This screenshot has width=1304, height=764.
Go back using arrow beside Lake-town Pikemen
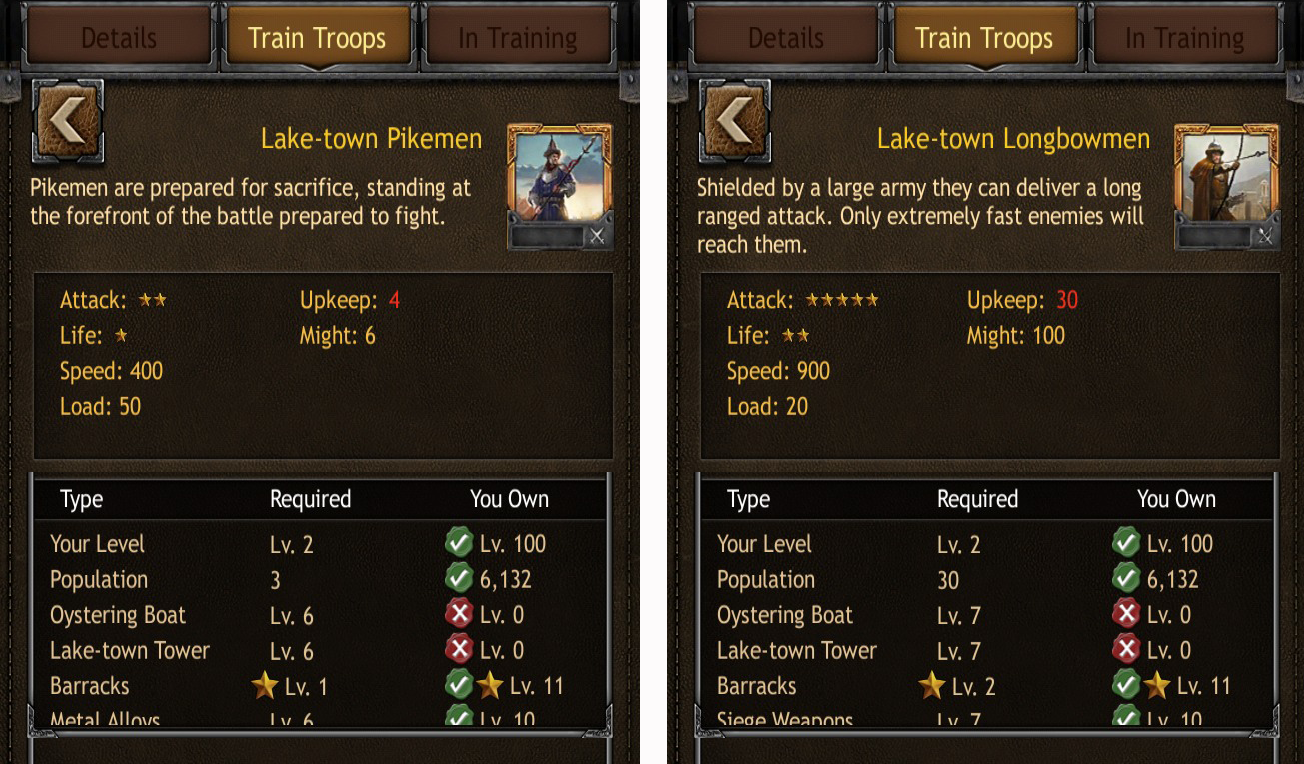(x=68, y=121)
